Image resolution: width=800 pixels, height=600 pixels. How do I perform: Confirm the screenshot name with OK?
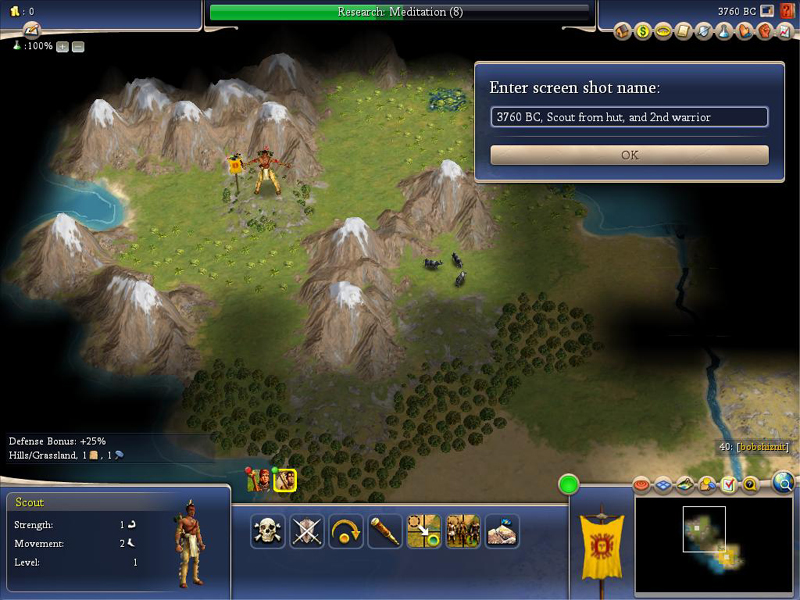pos(629,155)
